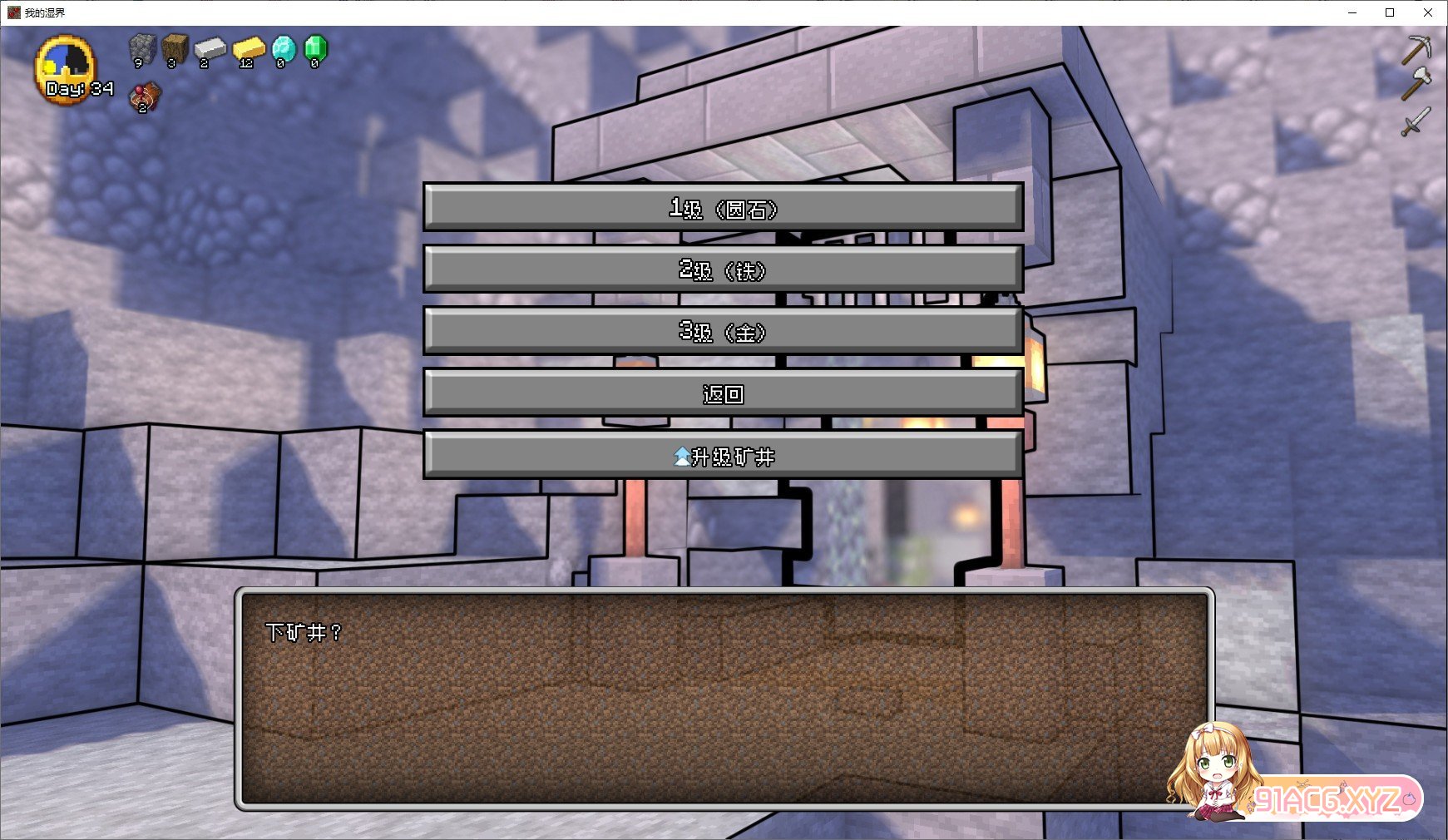Select the 升级矿井 upgrade option
The width and height of the screenshot is (1448, 840).
pyautogui.click(x=723, y=455)
